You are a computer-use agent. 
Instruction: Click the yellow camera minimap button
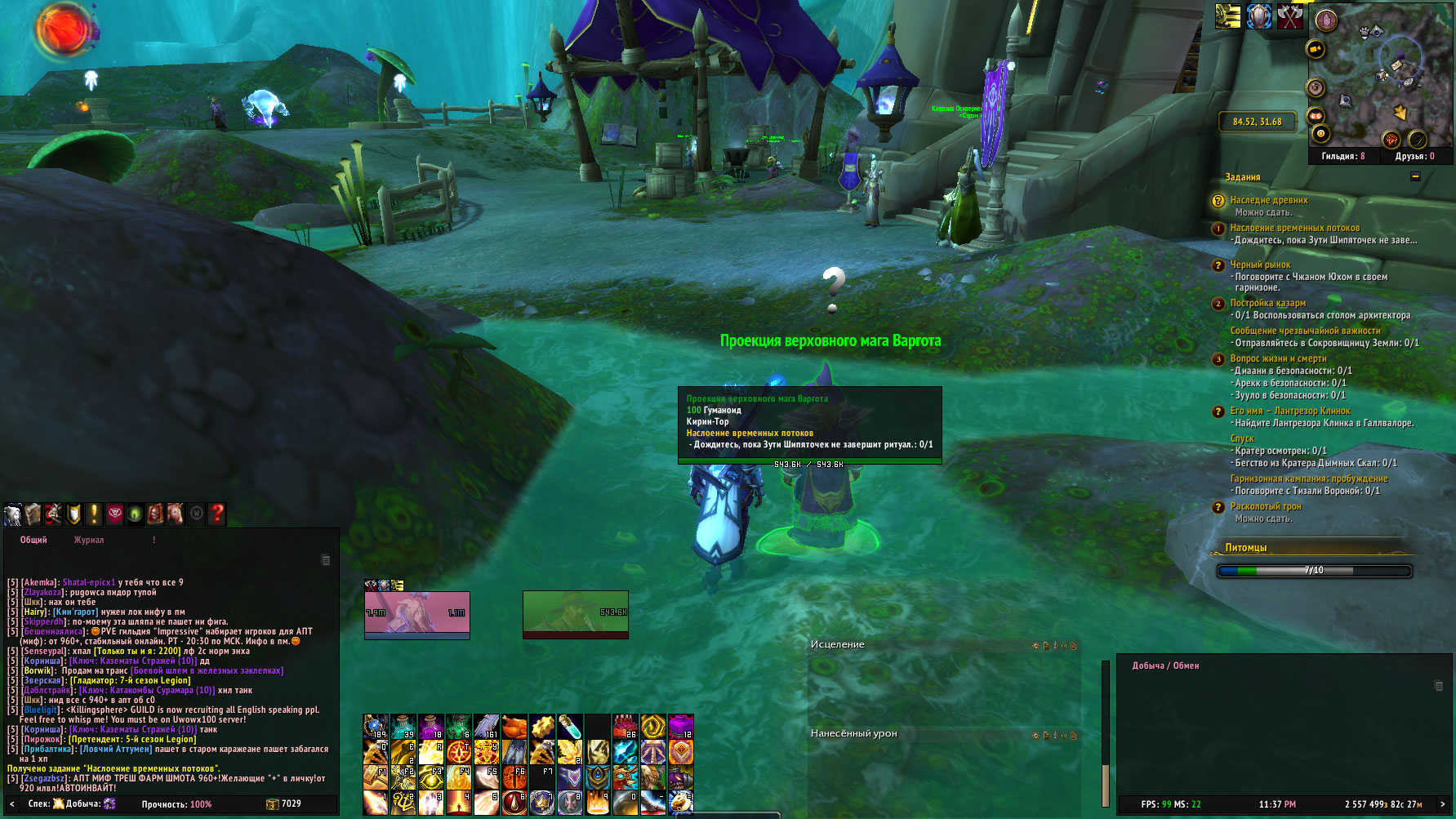tap(1316, 50)
